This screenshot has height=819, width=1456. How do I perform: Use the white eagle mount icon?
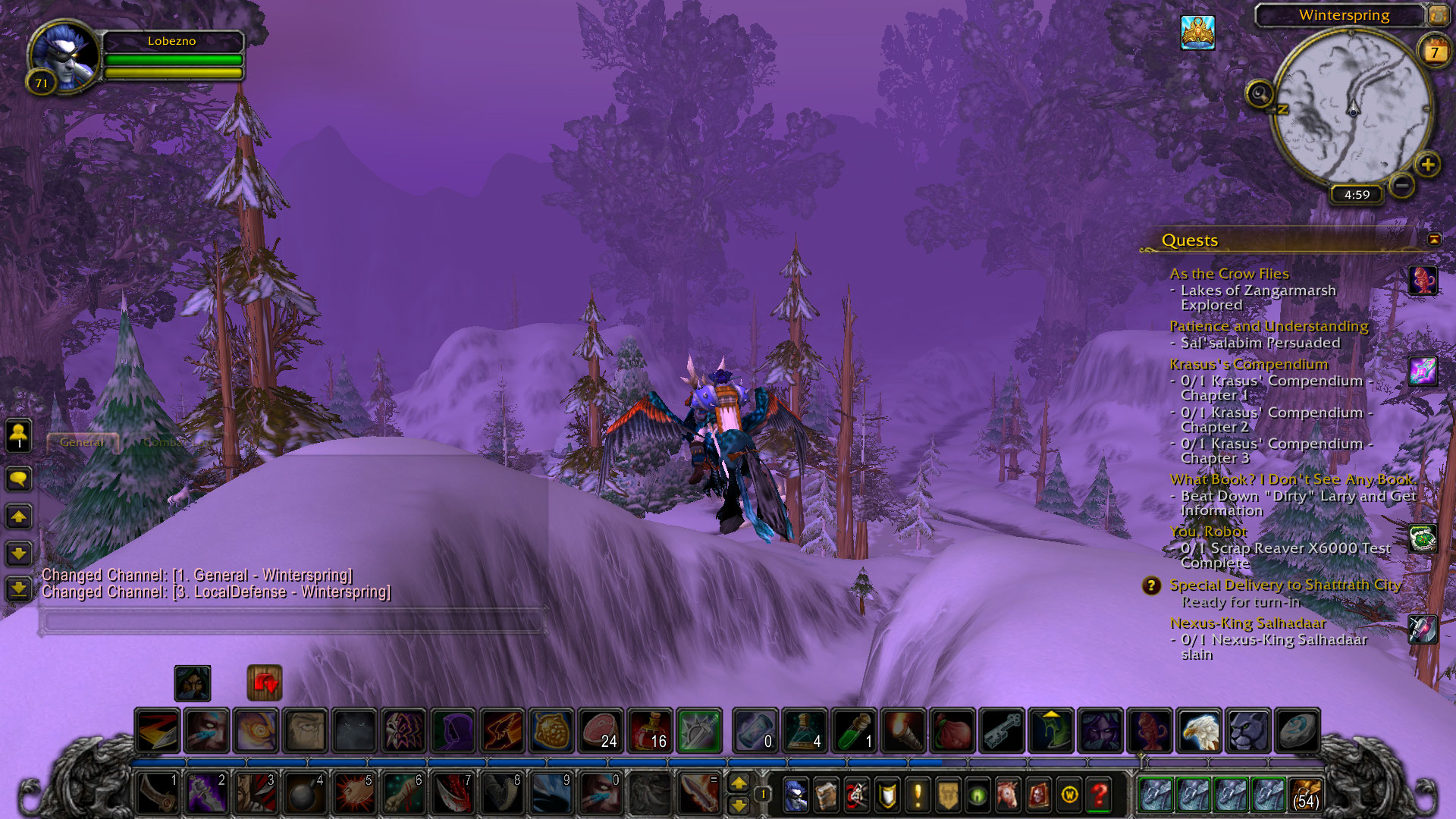pyautogui.click(x=1199, y=730)
